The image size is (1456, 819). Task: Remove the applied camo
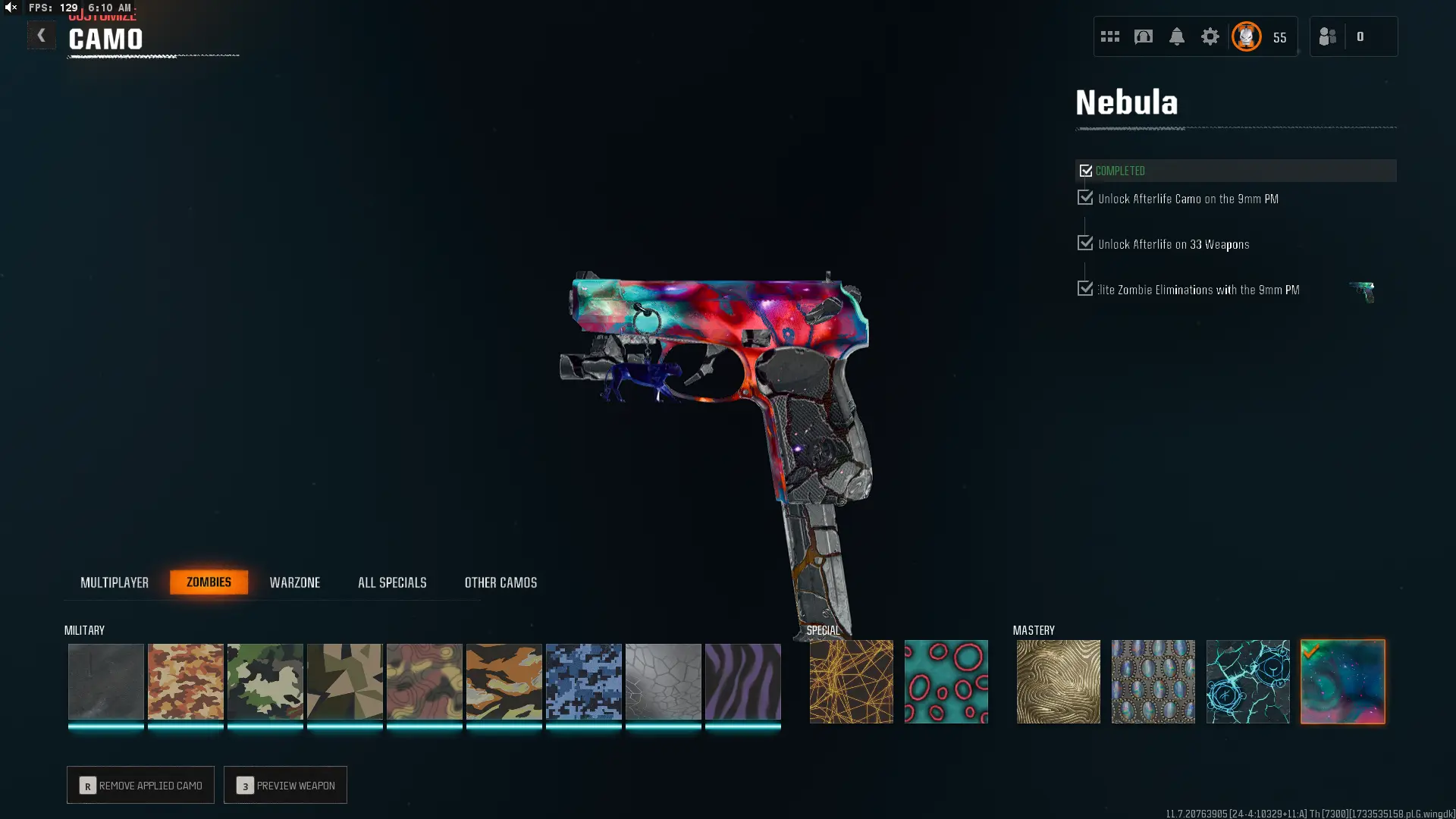point(140,785)
